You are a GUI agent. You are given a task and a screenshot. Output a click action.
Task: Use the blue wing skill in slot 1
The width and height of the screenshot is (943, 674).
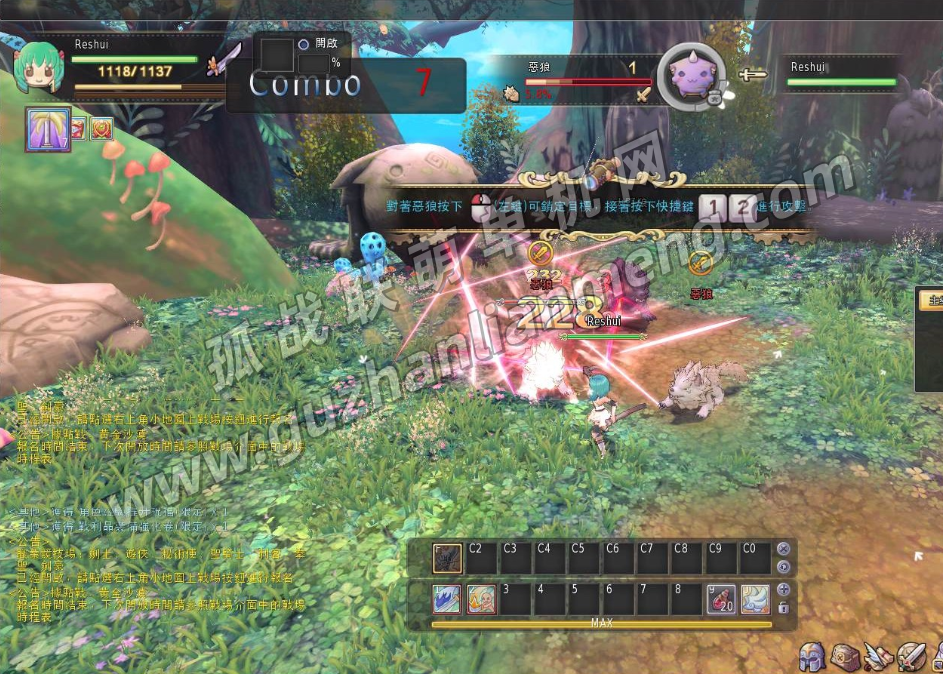tap(446, 598)
